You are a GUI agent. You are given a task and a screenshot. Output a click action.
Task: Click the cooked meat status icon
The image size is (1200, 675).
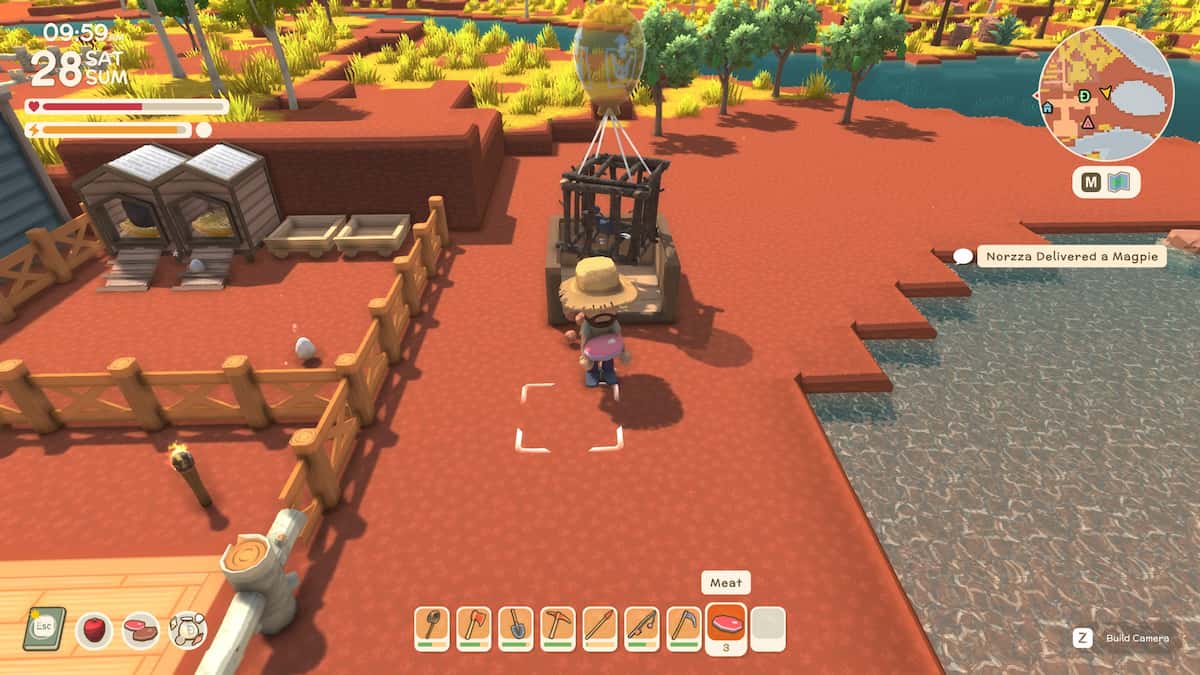(x=141, y=630)
